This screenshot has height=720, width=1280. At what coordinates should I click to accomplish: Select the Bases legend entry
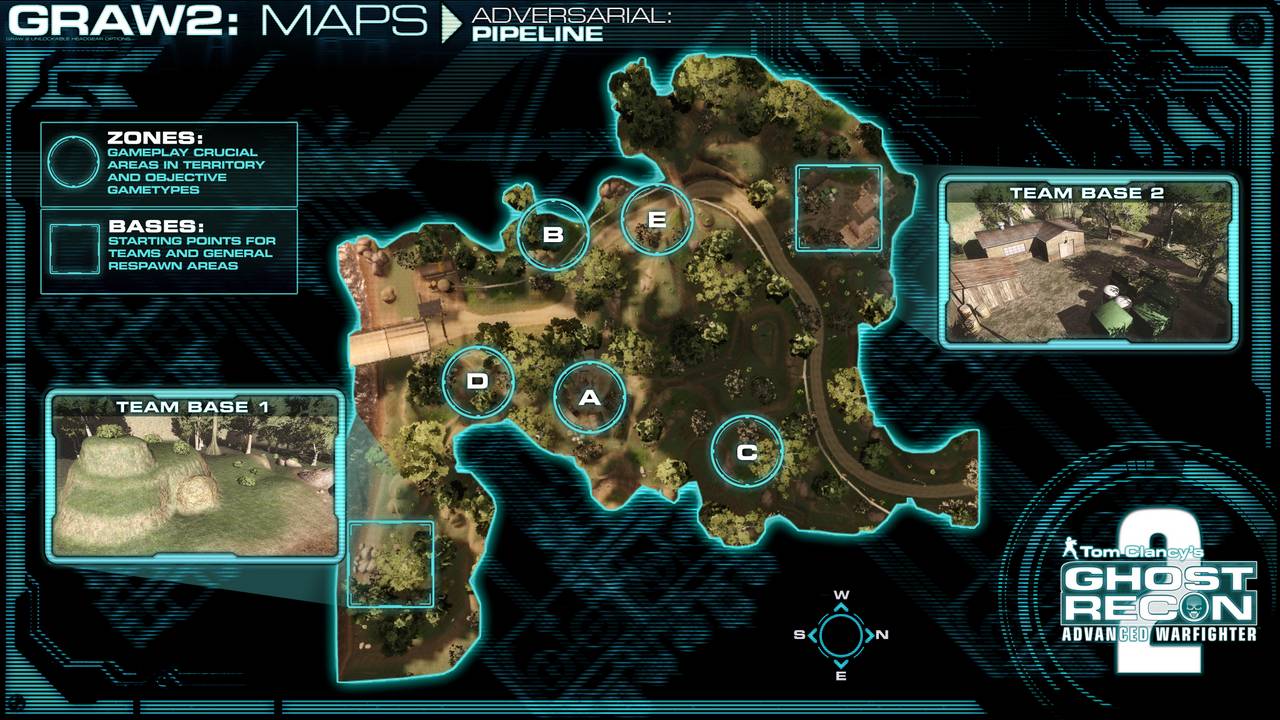click(x=169, y=251)
